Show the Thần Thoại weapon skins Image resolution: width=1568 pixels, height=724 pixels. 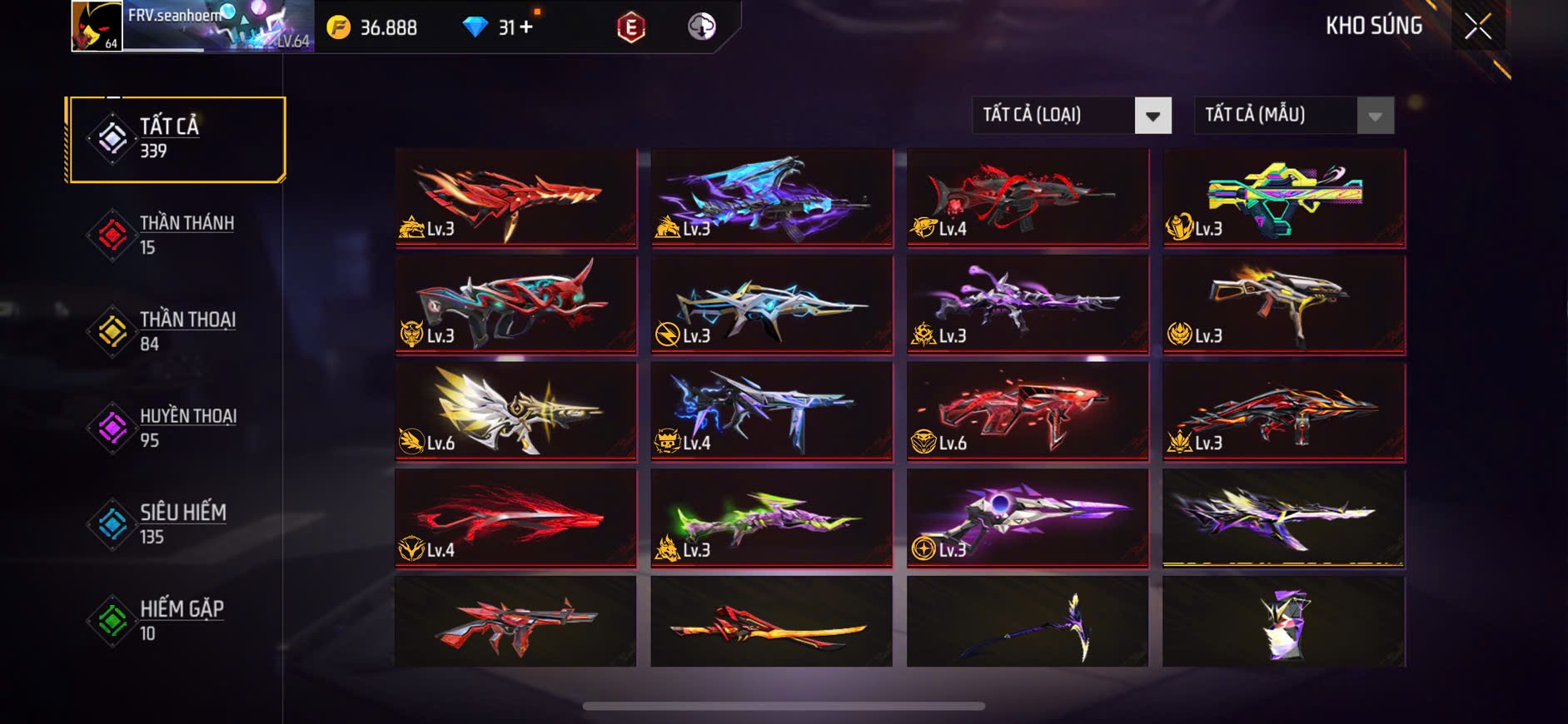[177, 331]
